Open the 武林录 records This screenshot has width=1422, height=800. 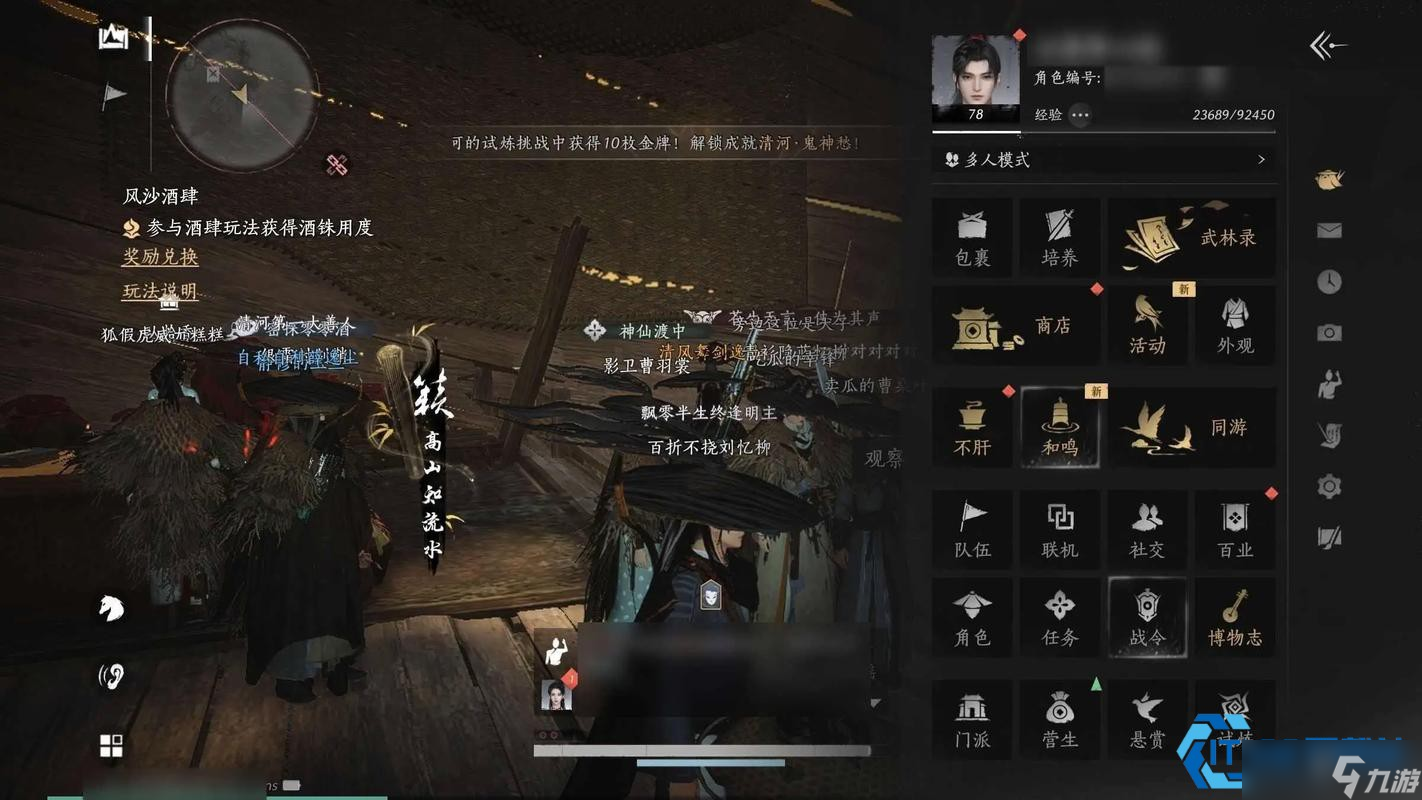[1191, 237]
